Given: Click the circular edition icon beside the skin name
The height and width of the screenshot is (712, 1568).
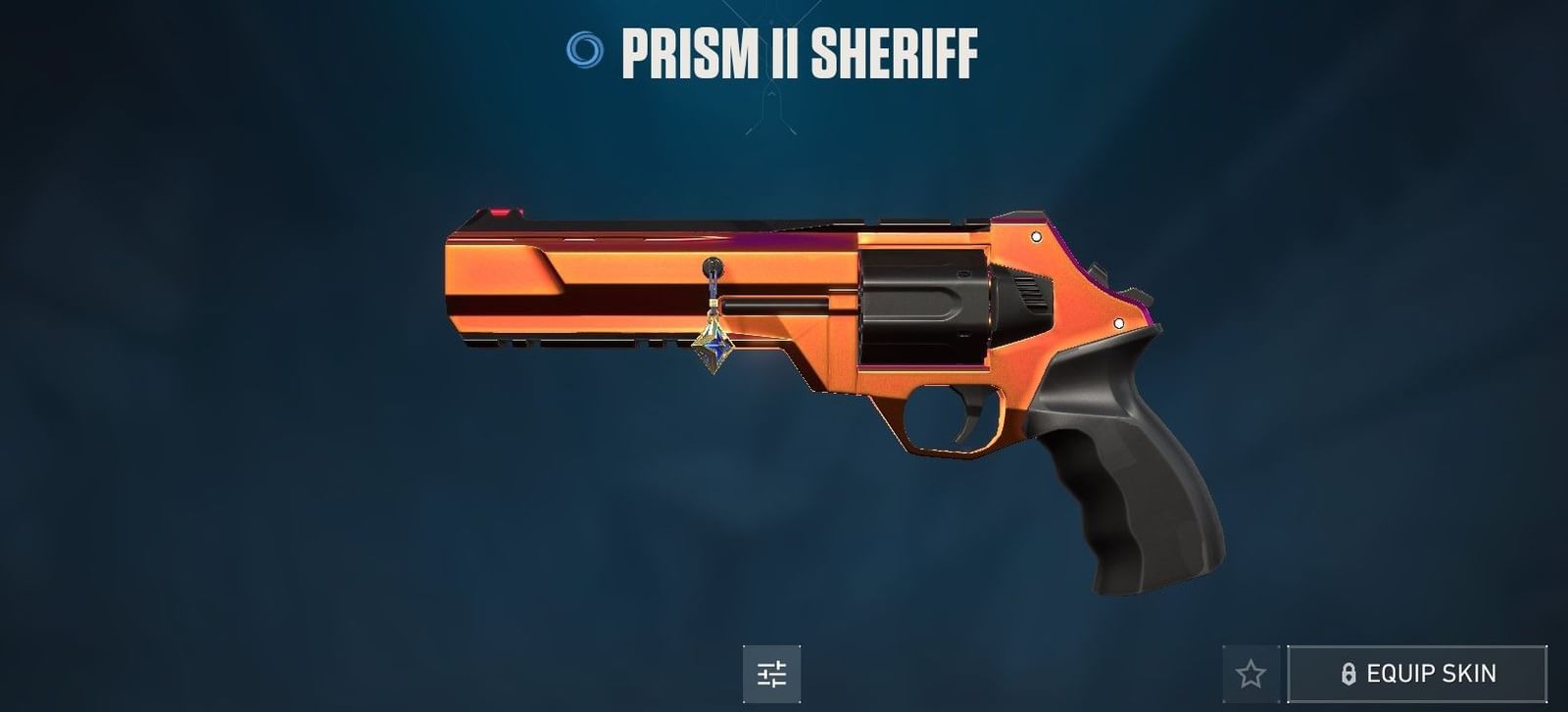Looking at the screenshot, I should 586,53.
